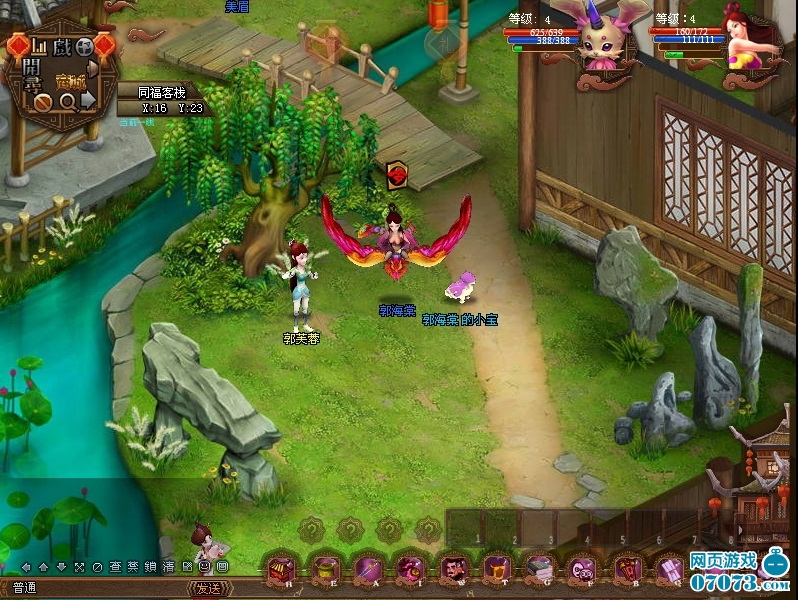The width and height of the screenshot is (798, 600).
Task: Toggle the prohibition circle icon in the corner panel
Action: [43, 101]
